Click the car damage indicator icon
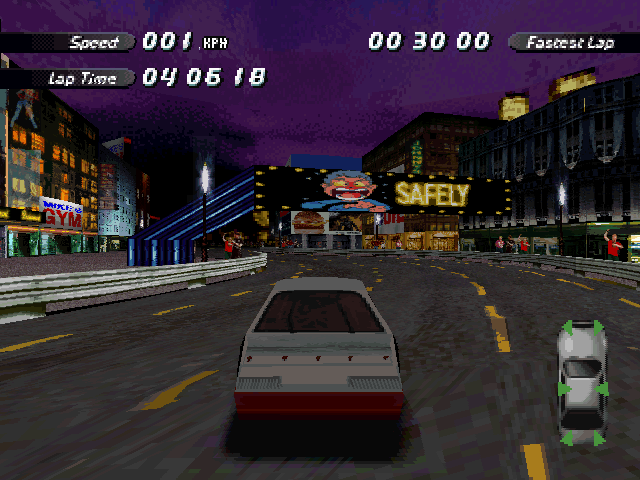The image size is (640, 480). pos(581,382)
